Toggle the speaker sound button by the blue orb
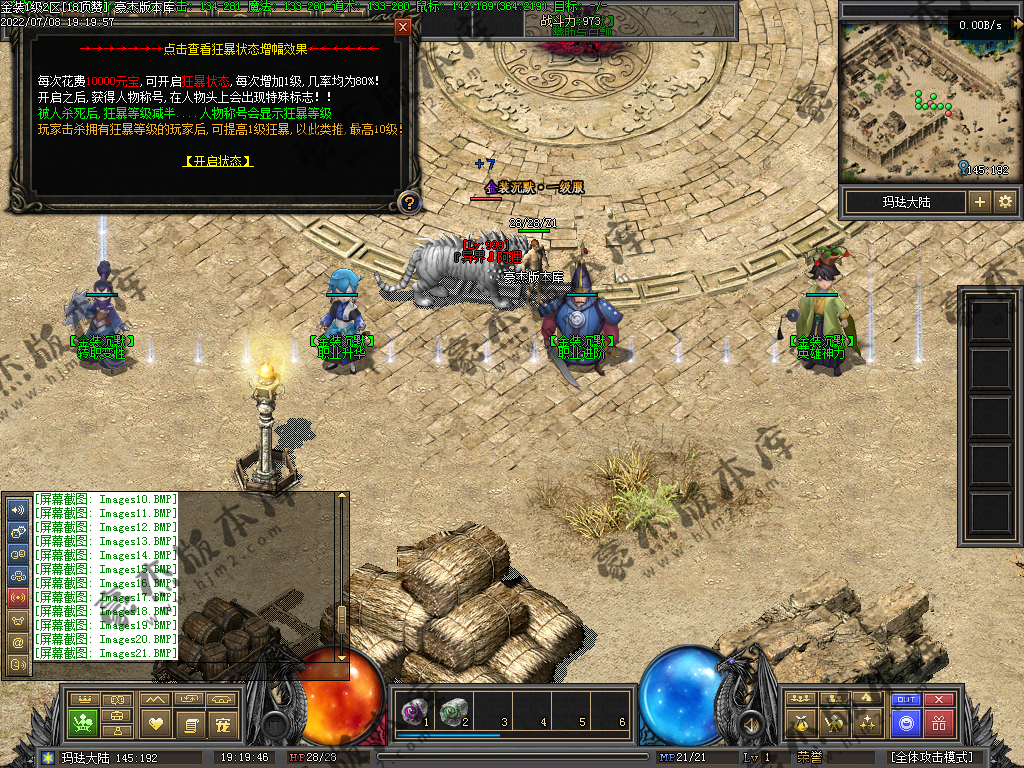 [749, 722]
